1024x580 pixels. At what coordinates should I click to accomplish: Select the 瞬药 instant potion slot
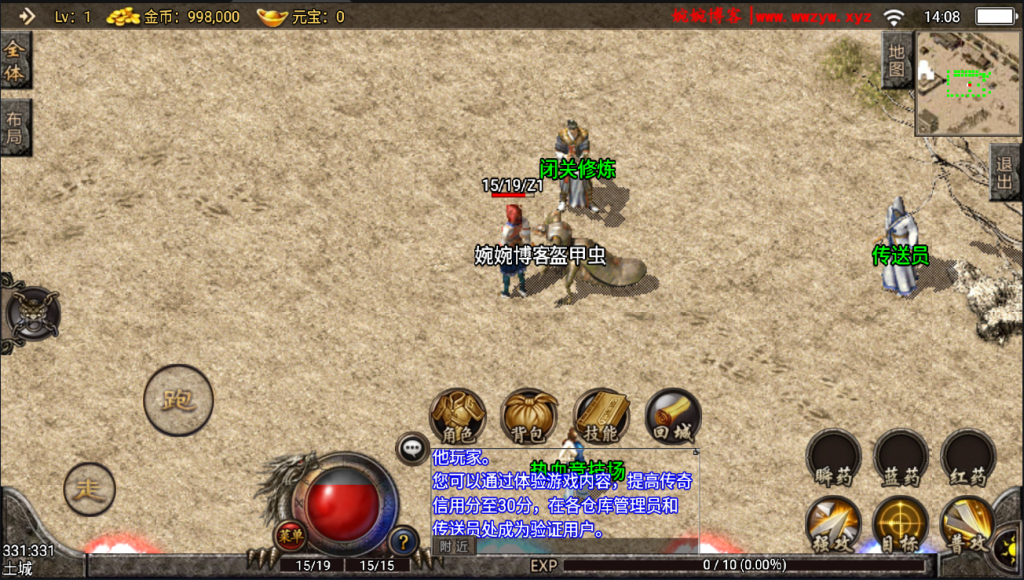[833, 458]
